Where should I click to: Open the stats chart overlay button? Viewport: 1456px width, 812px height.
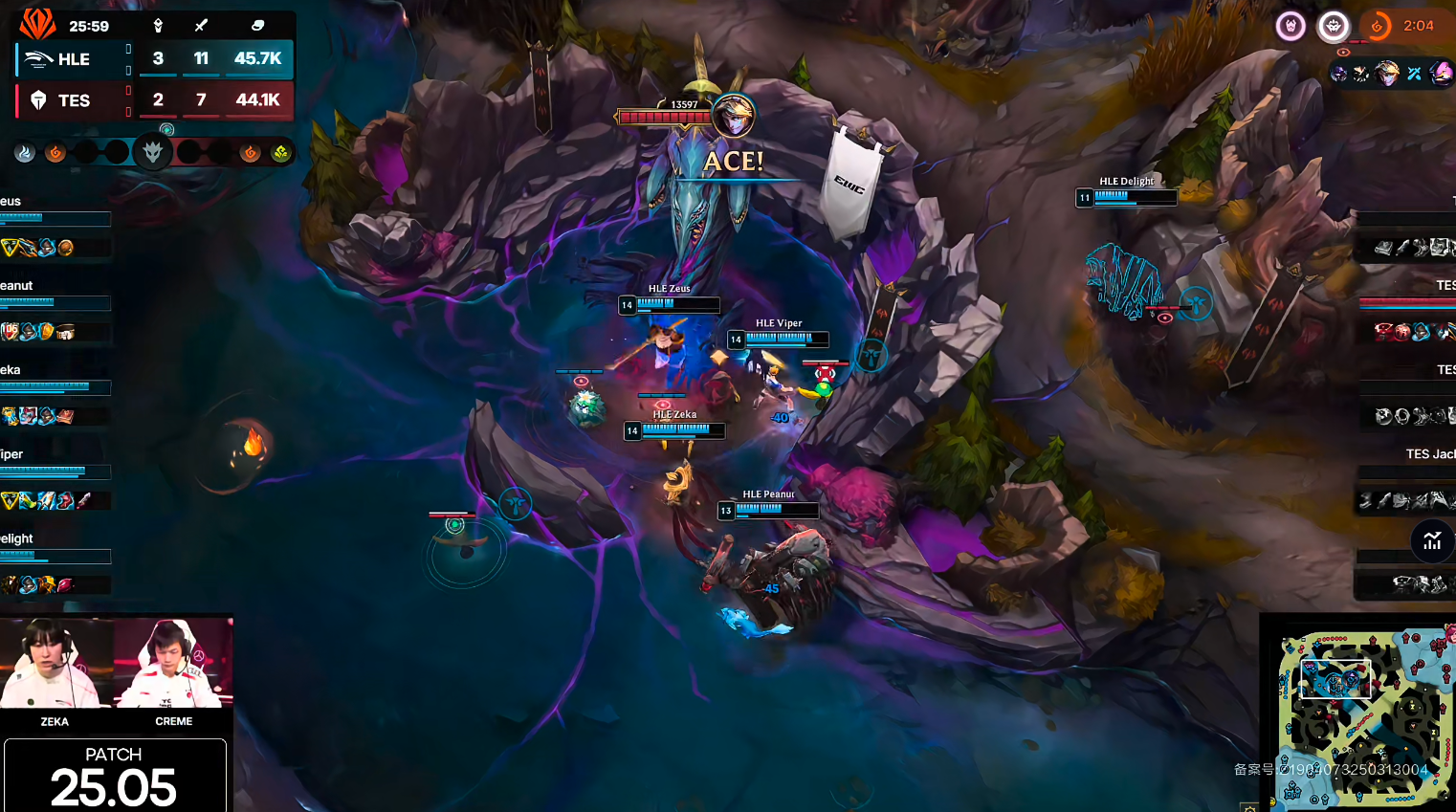(x=1432, y=541)
